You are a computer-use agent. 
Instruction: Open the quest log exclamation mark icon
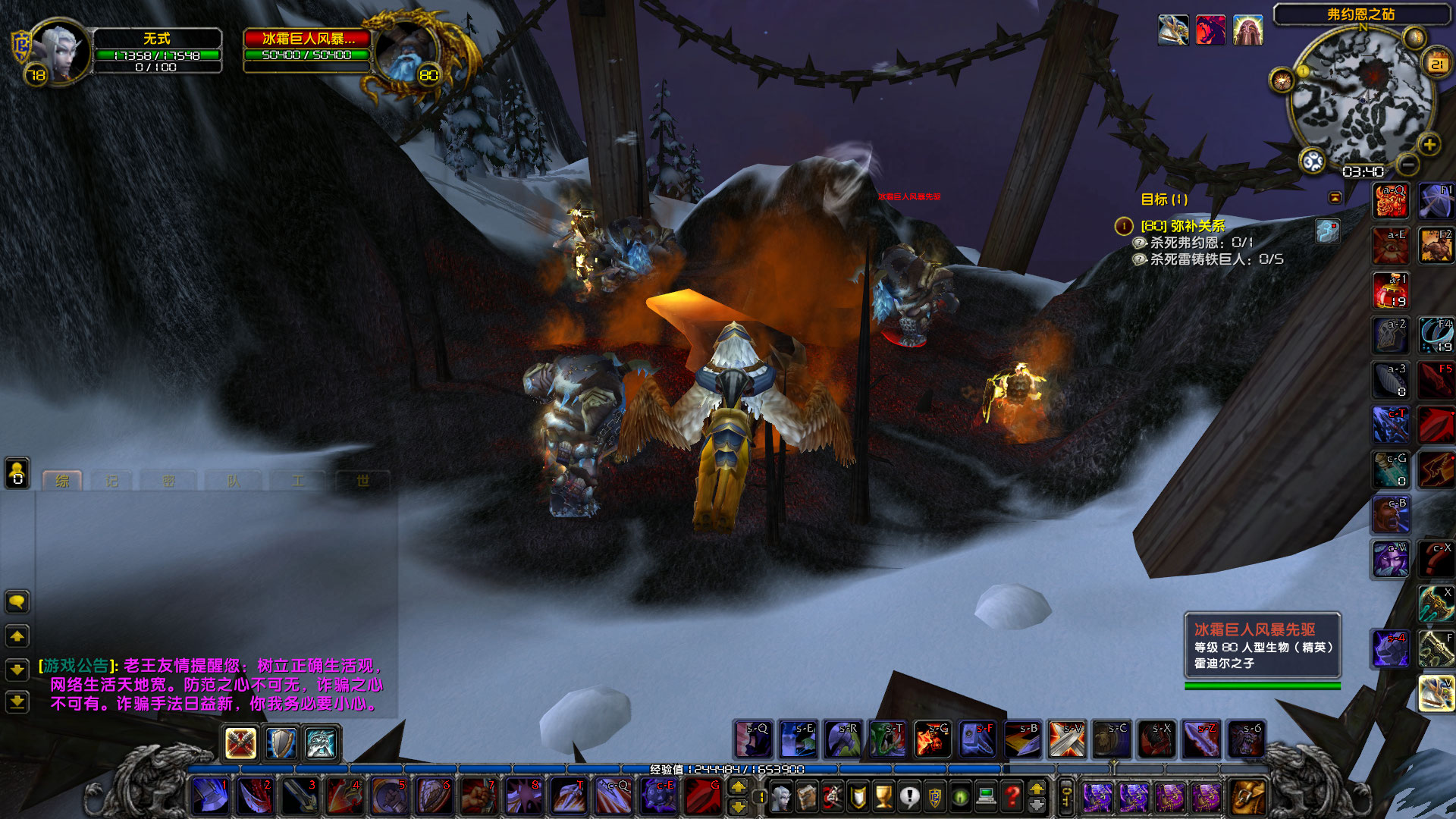908,795
